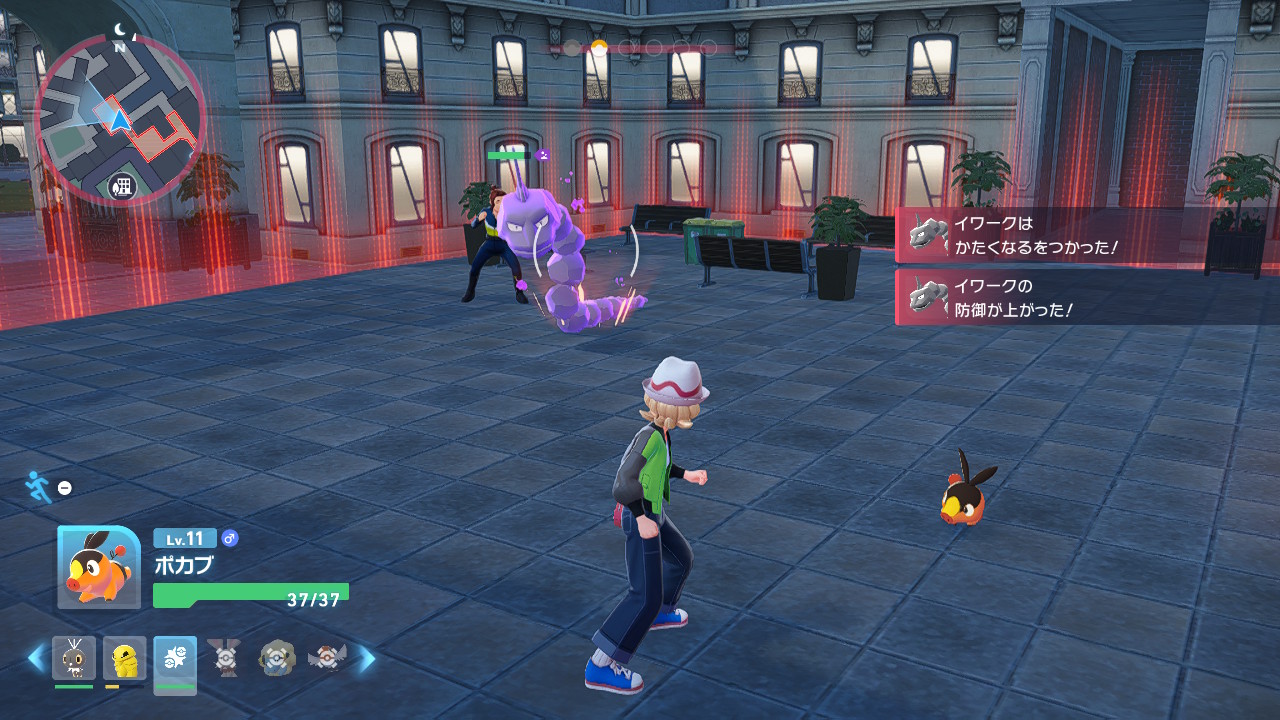Pick the highlighted Poké Ball party slot
The width and height of the screenshot is (1280, 720).
click(175, 661)
